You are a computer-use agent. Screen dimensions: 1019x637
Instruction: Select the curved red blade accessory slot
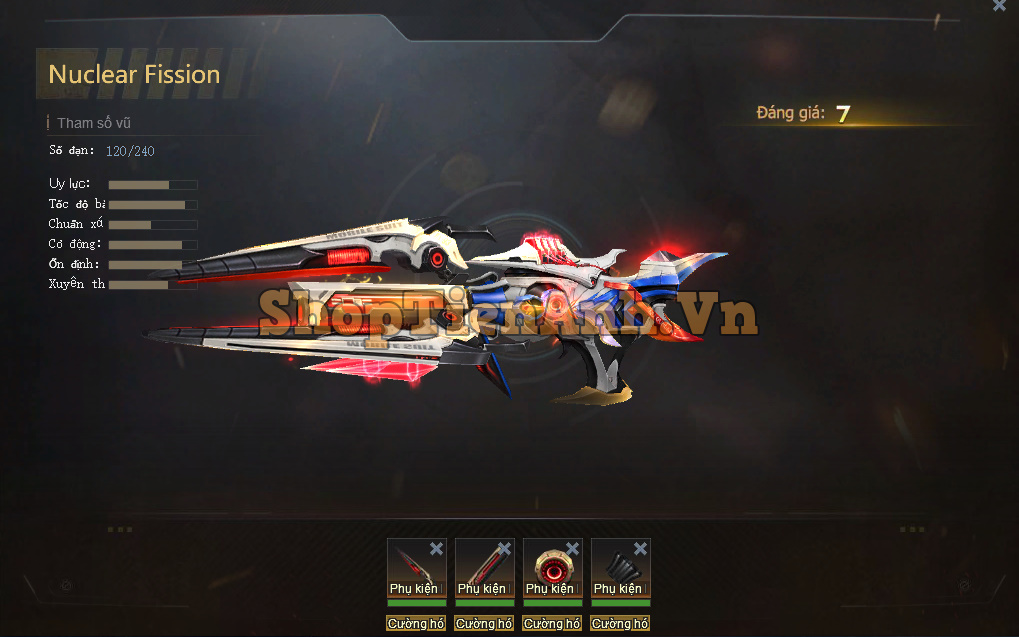pyautogui.click(x=412, y=566)
